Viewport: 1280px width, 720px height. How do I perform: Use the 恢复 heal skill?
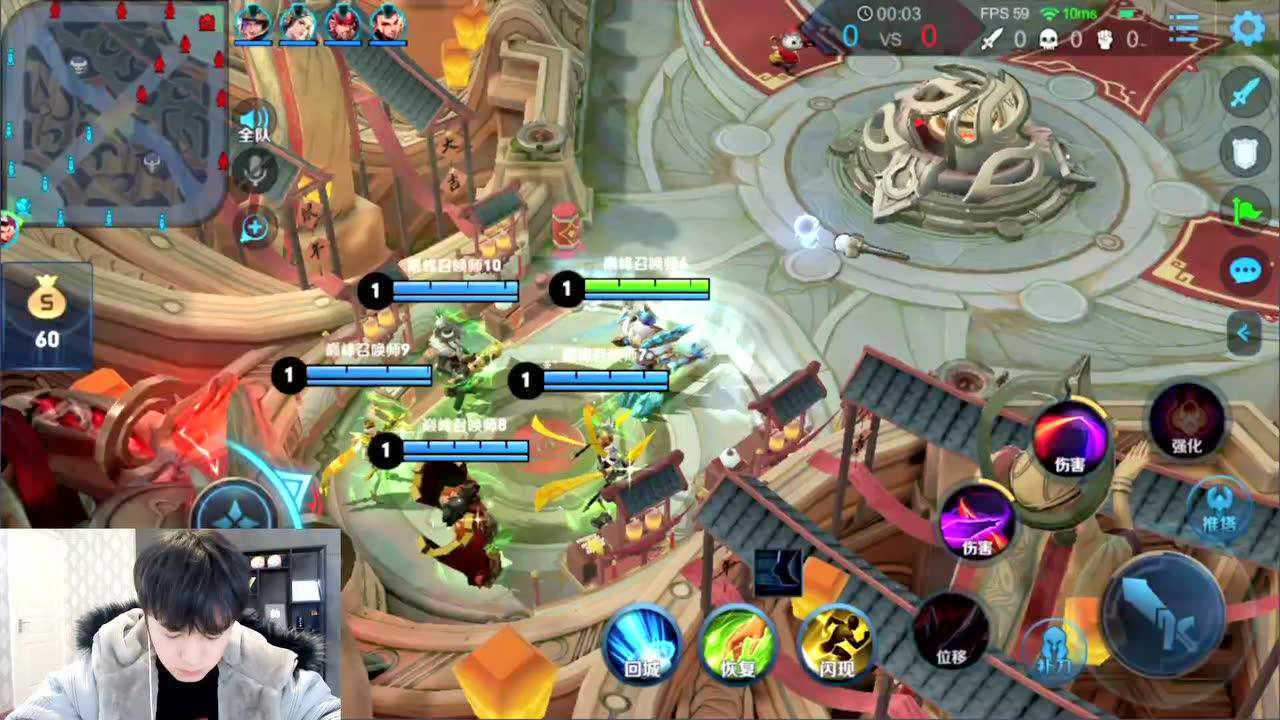pyautogui.click(x=739, y=640)
